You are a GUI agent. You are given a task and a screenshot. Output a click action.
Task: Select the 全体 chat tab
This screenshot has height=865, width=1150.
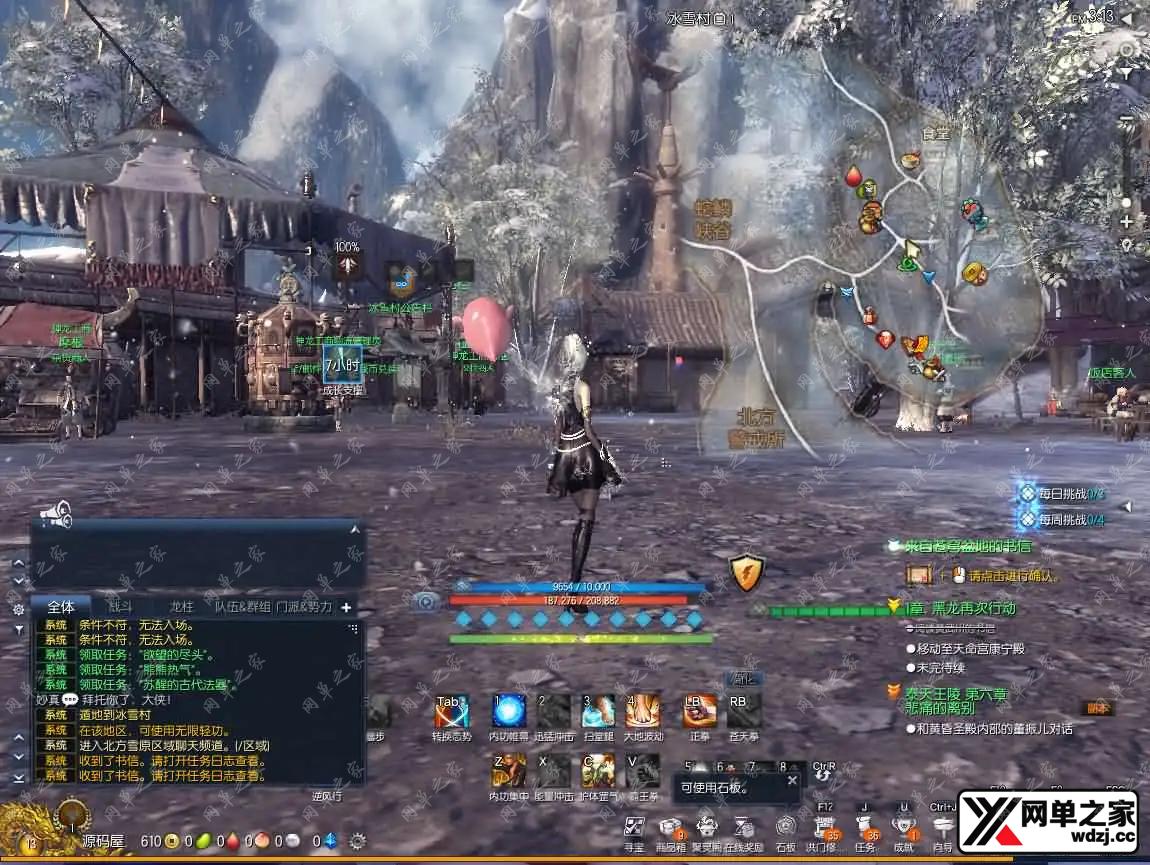click(x=61, y=607)
